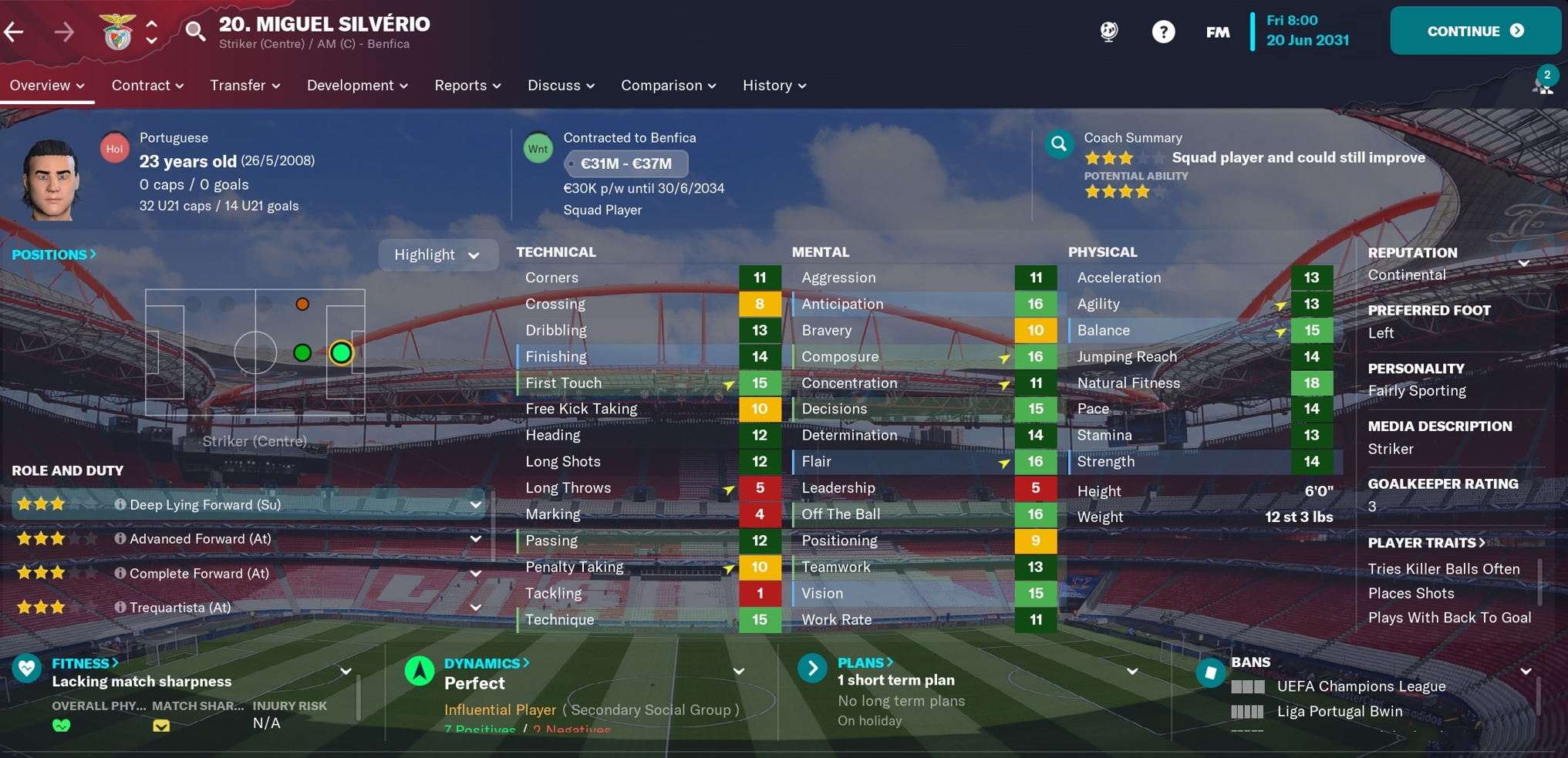1568x758 pixels.
Task: Click the Benfica club crest
Action: 117,31
